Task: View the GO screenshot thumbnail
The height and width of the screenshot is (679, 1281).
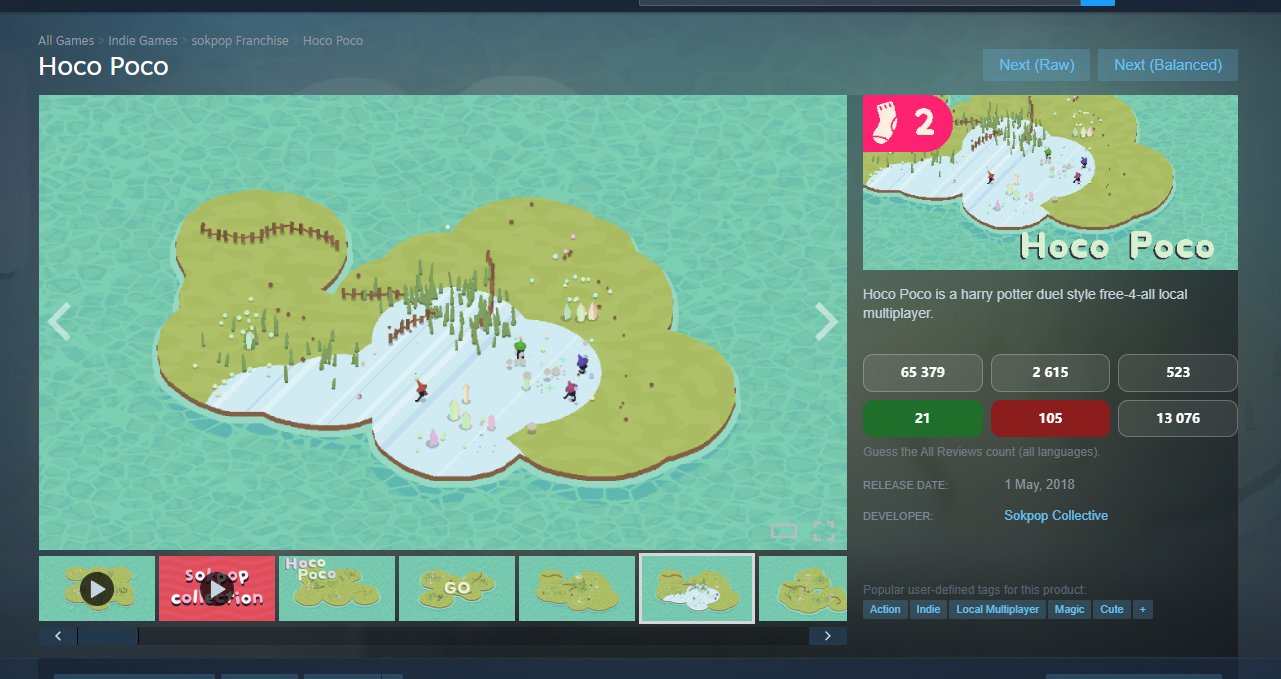Action: pyautogui.click(x=457, y=589)
